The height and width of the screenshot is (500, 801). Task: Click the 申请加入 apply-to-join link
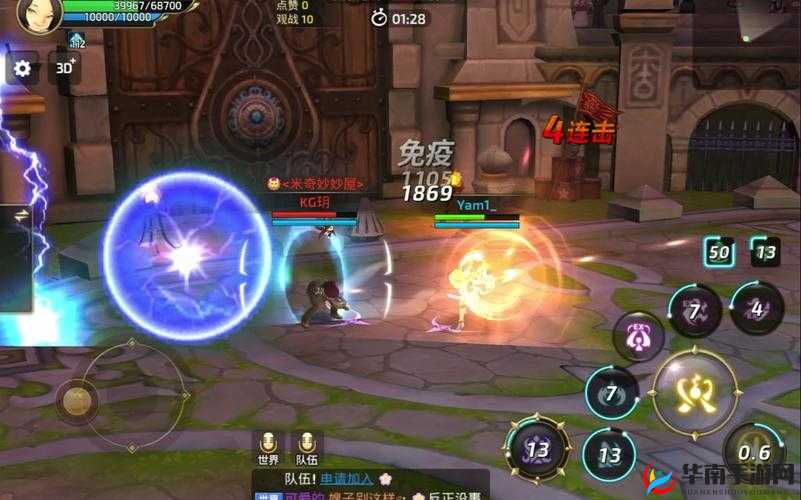click(x=348, y=479)
